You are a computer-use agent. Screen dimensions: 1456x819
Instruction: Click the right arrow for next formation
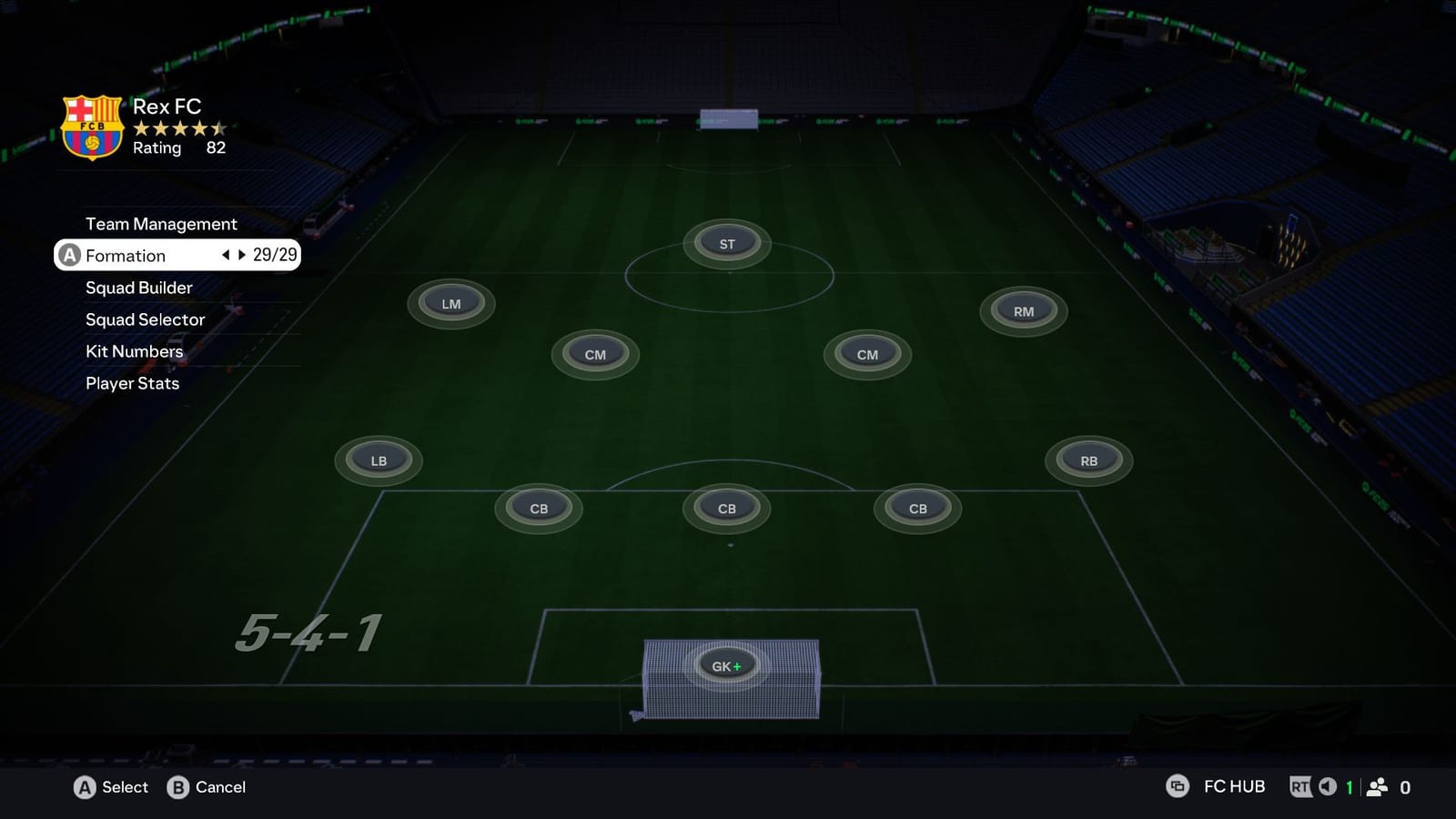tap(240, 256)
